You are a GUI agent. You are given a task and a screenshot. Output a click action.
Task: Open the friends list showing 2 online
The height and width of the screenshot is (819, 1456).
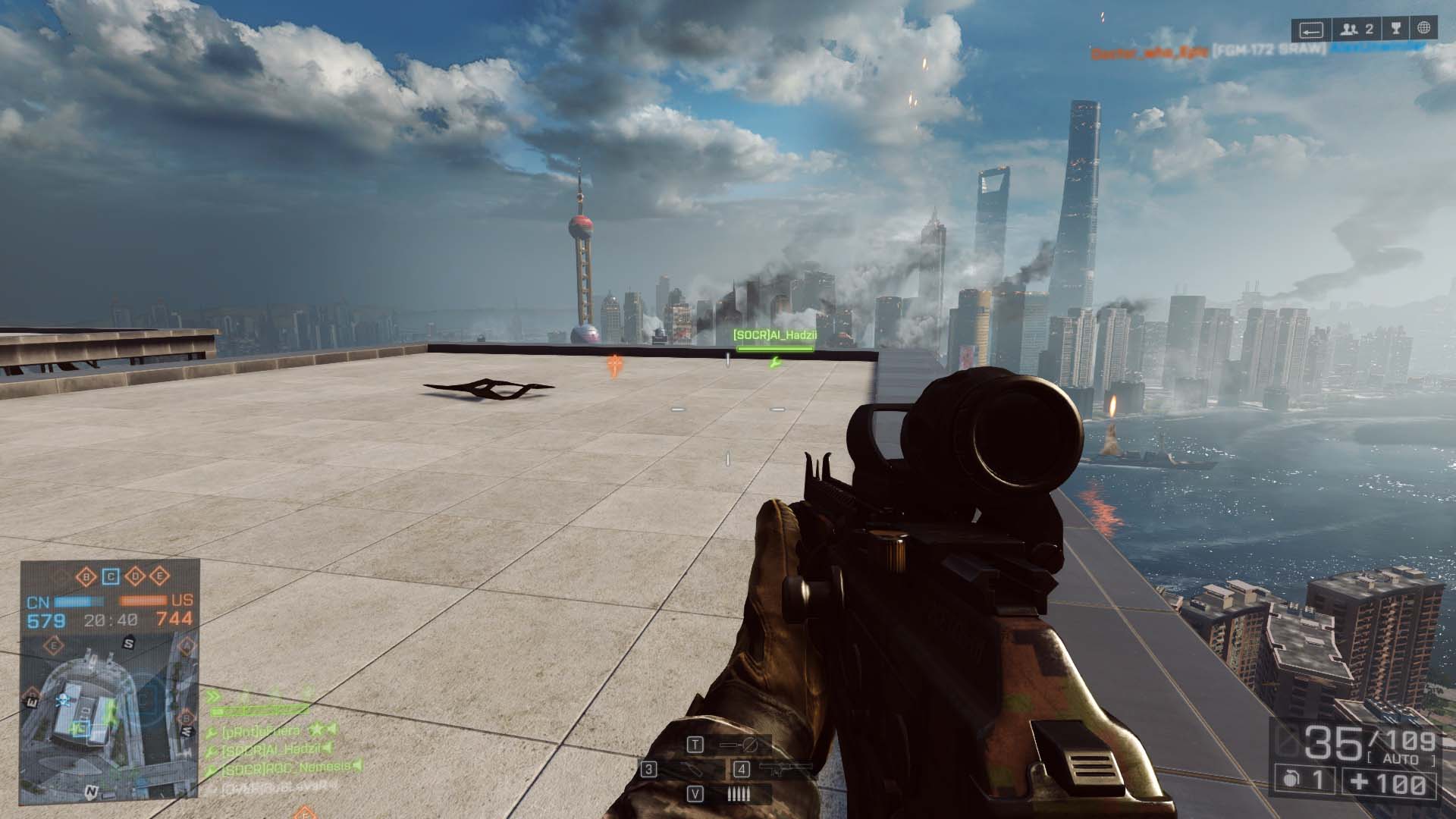pyautogui.click(x=1357, y=30)
